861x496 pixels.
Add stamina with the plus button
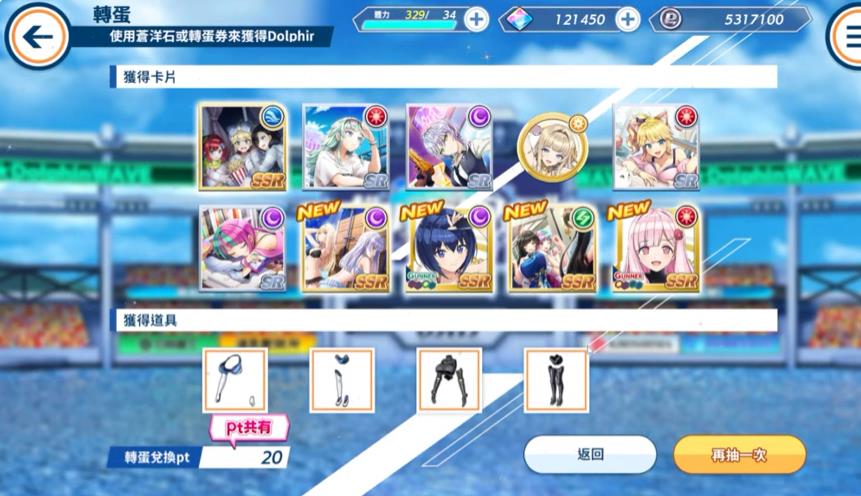477,19
